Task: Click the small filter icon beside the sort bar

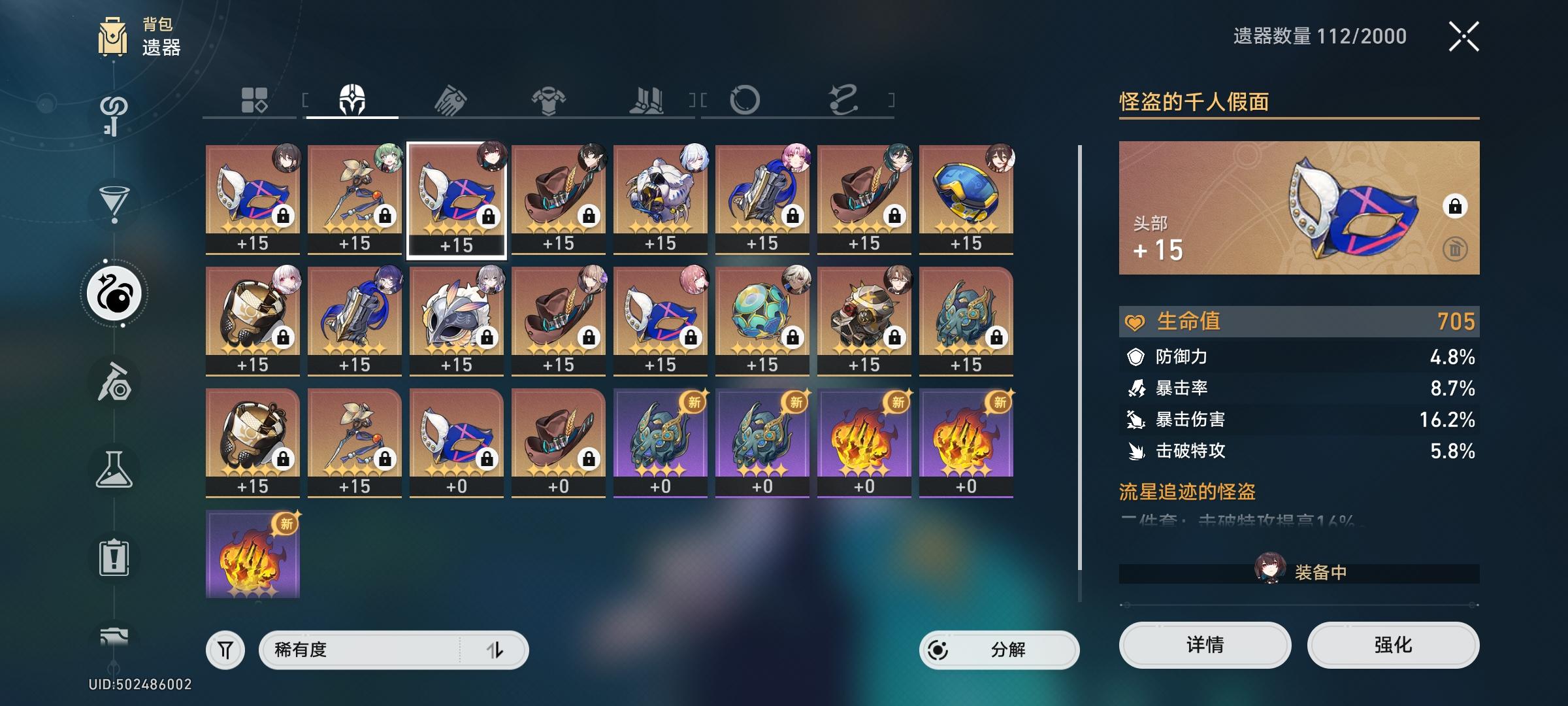Action: tap(225, 650)
